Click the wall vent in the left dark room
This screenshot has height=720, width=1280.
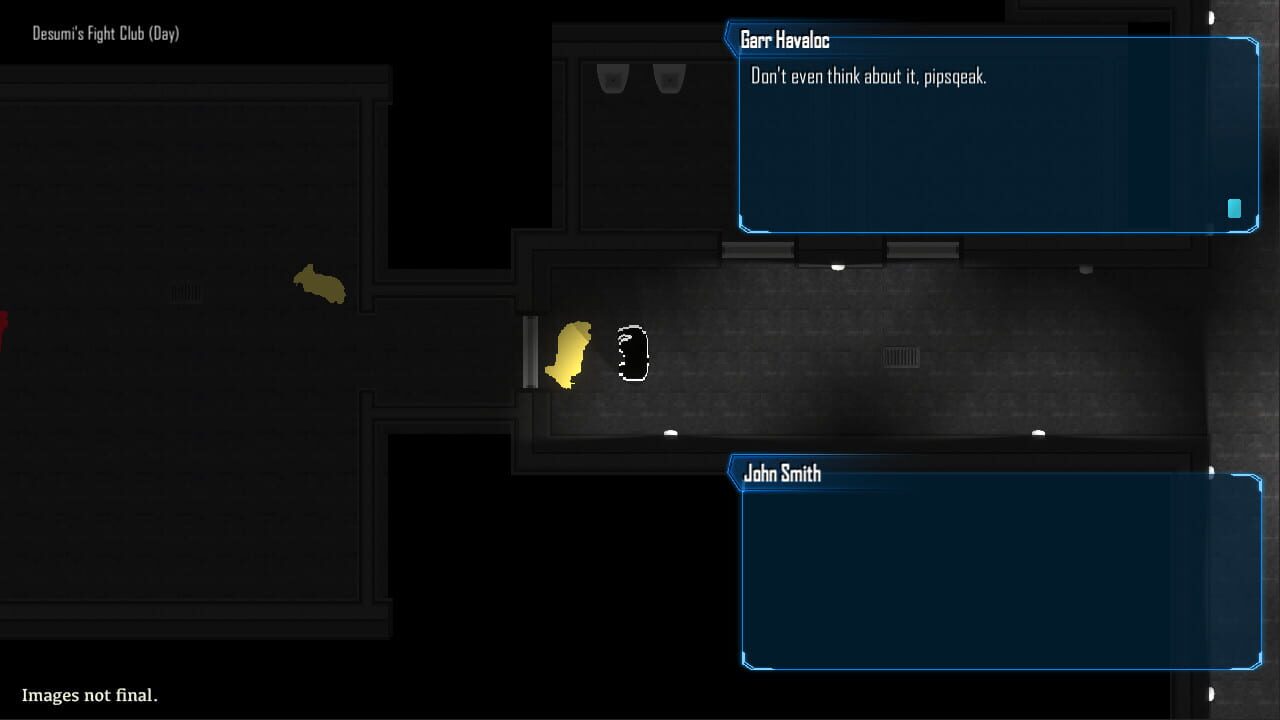click(x=185, y=291)
